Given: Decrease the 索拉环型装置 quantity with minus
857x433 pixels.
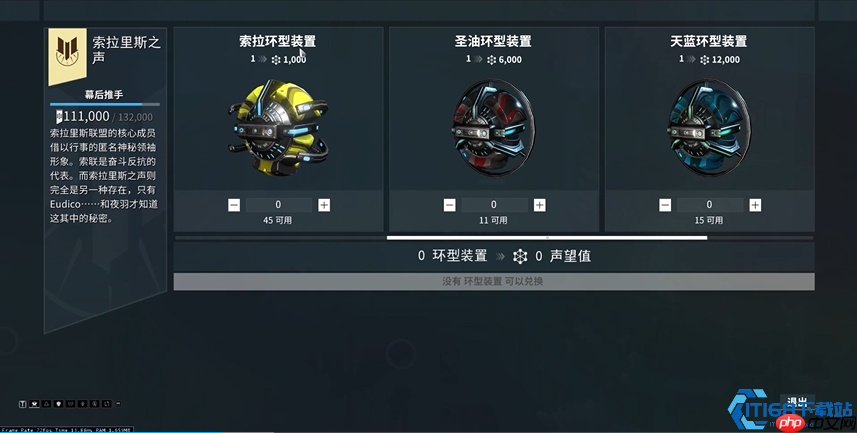Looking at the screenshot, I should pos(234,205).
